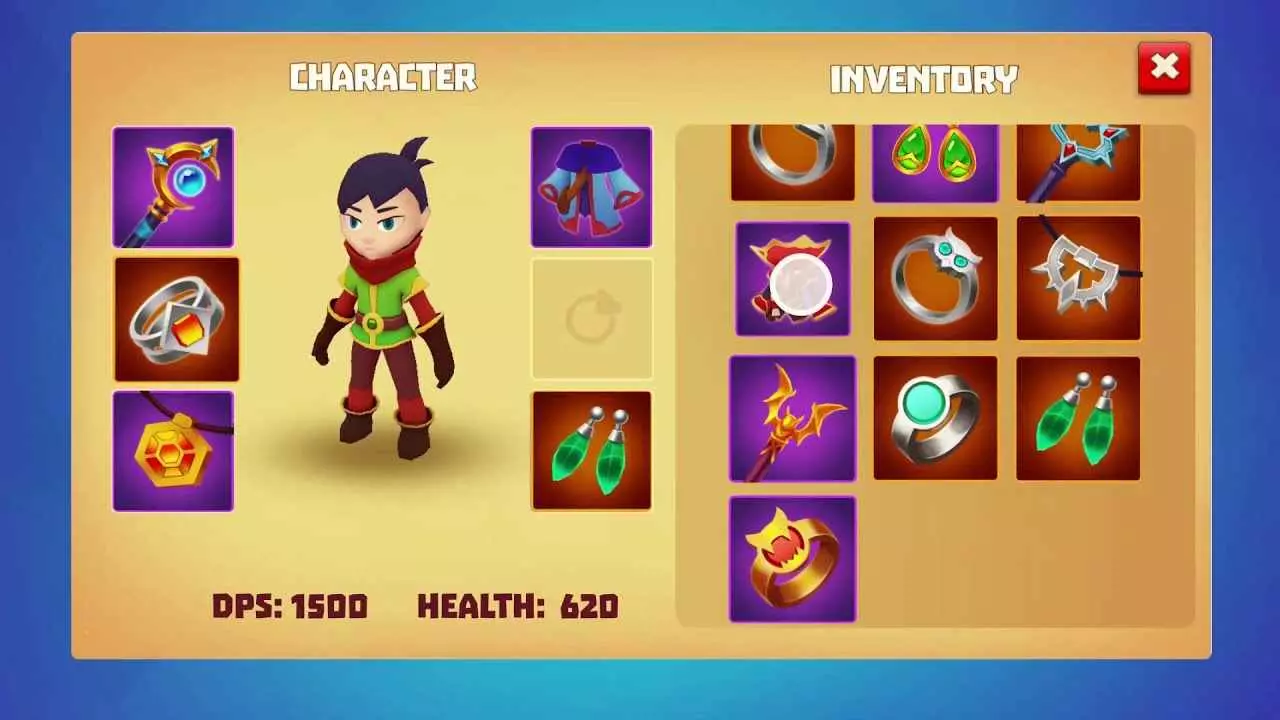Select the green leaf earrings in the inventory grid
Viewport: 1280px width, 720px height.
click(1077, 418)
